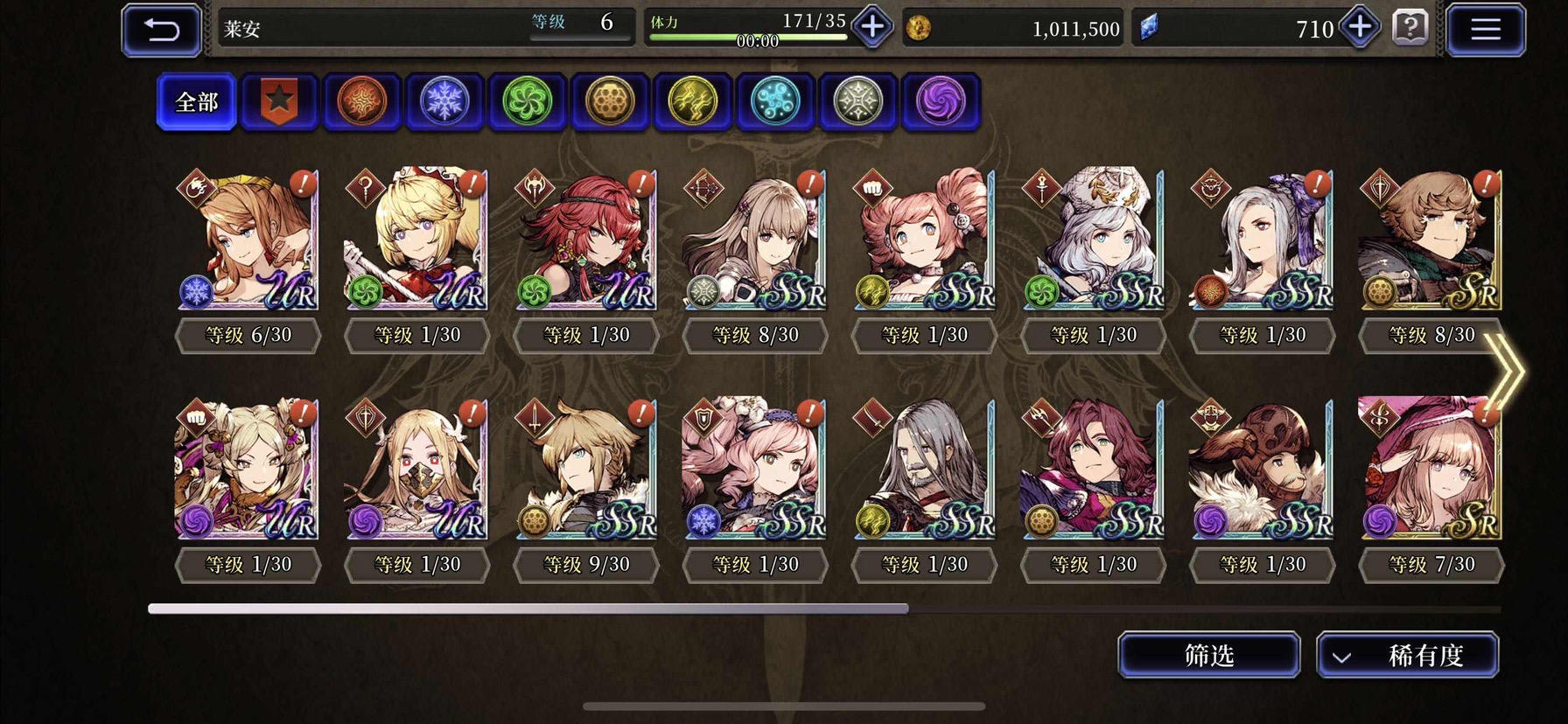Open the hamburger menu
The image size is (1568, 724).
[x=1485, y=29]
